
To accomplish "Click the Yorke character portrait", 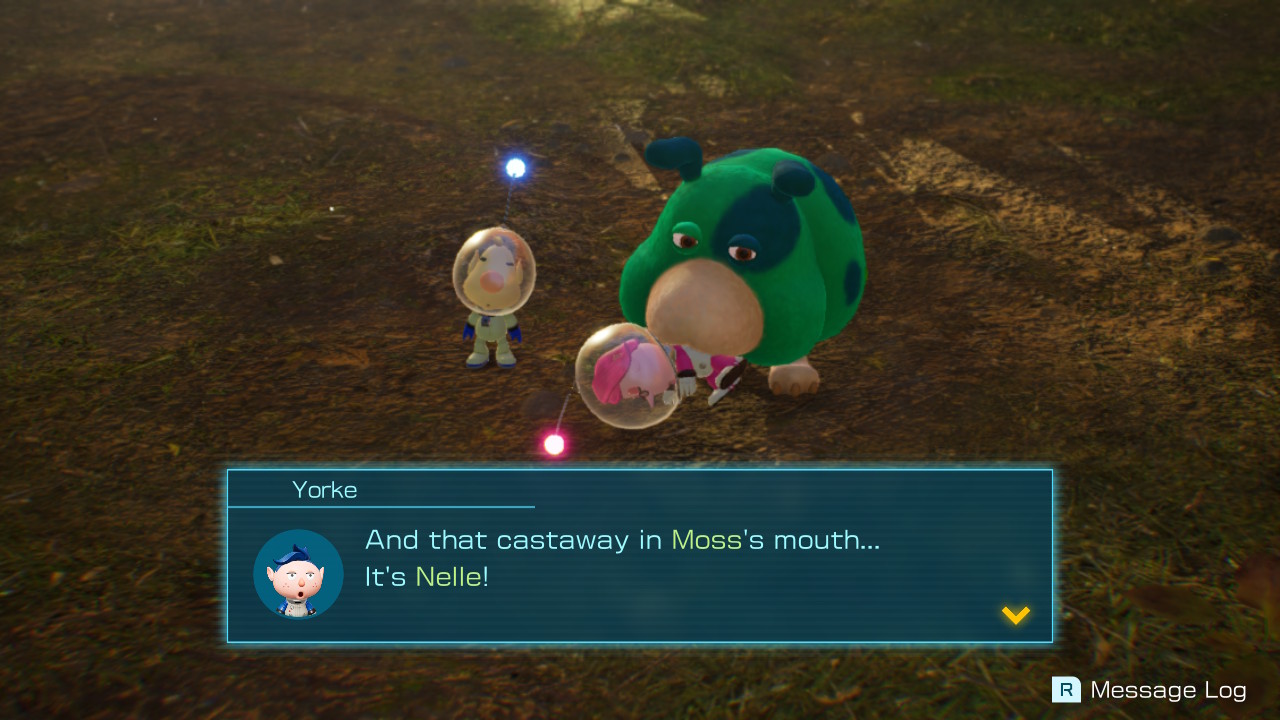I will coord(297,575).
